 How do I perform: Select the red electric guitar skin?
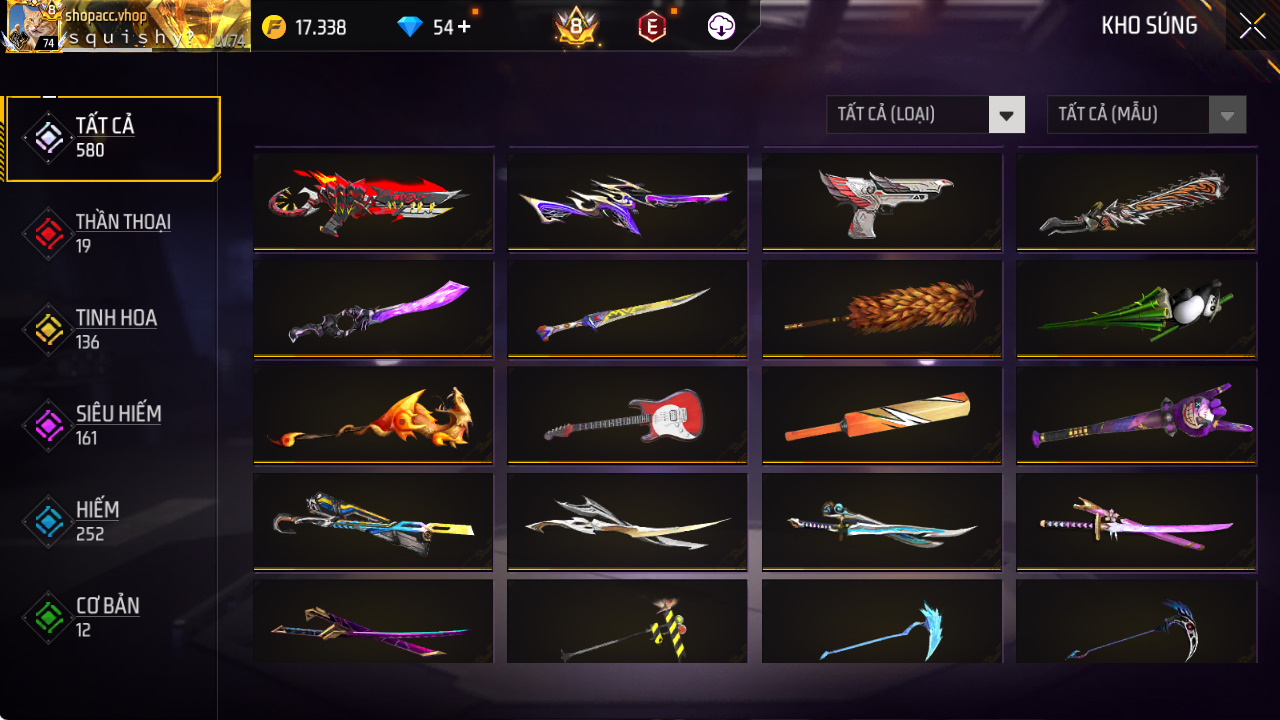tap(627, 413)
